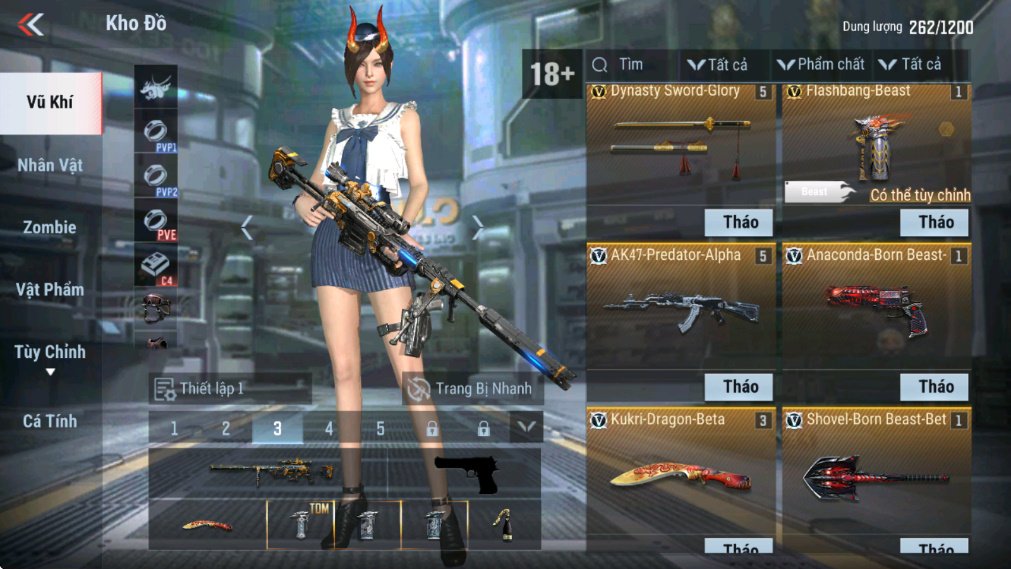The height and width of the screenshot is (569, 1011).
Task: Rotate character with the right arrow
Action: (x=477, y=229)
